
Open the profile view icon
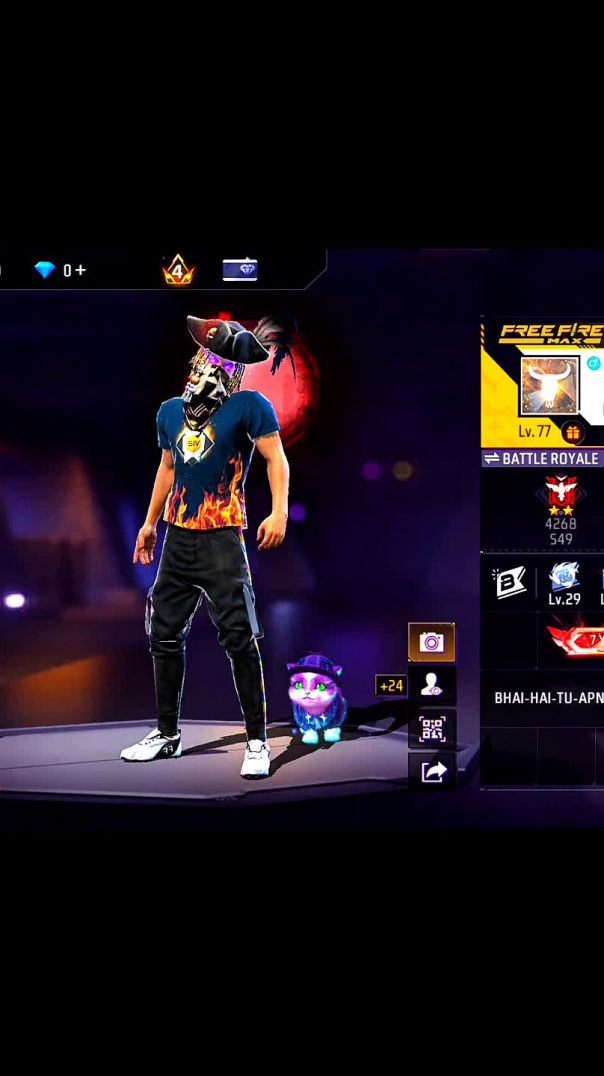(x=431, y=685)
